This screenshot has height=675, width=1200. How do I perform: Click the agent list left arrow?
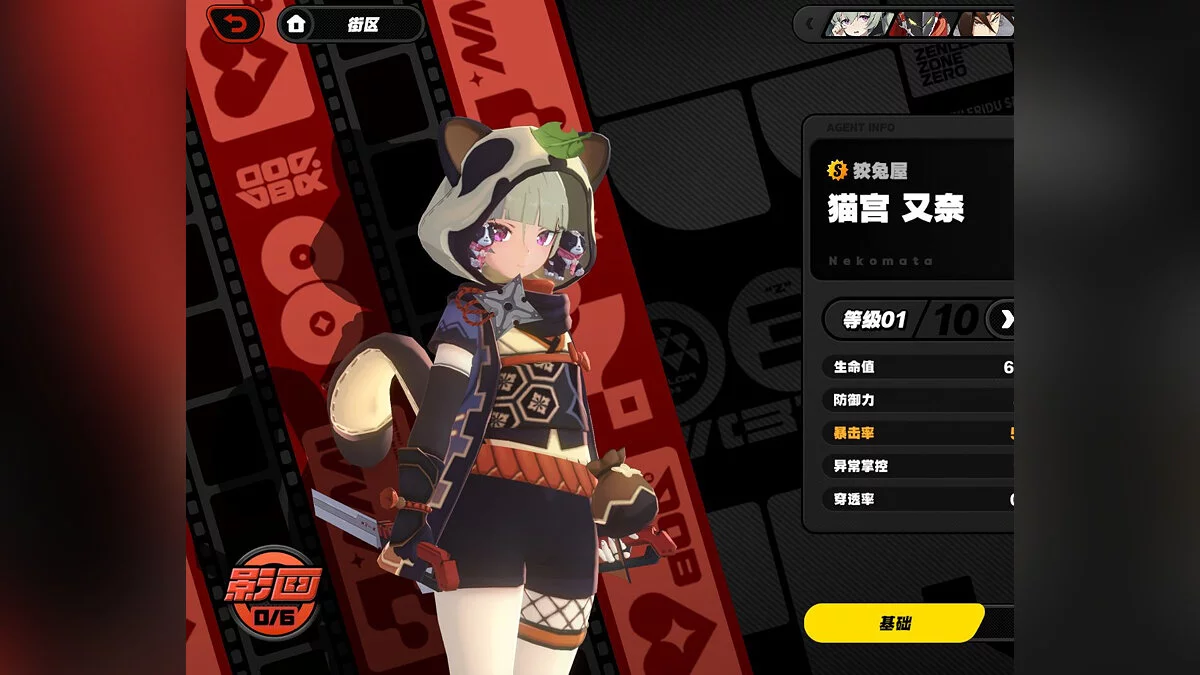pyautogui.click(x=808, y=24)
